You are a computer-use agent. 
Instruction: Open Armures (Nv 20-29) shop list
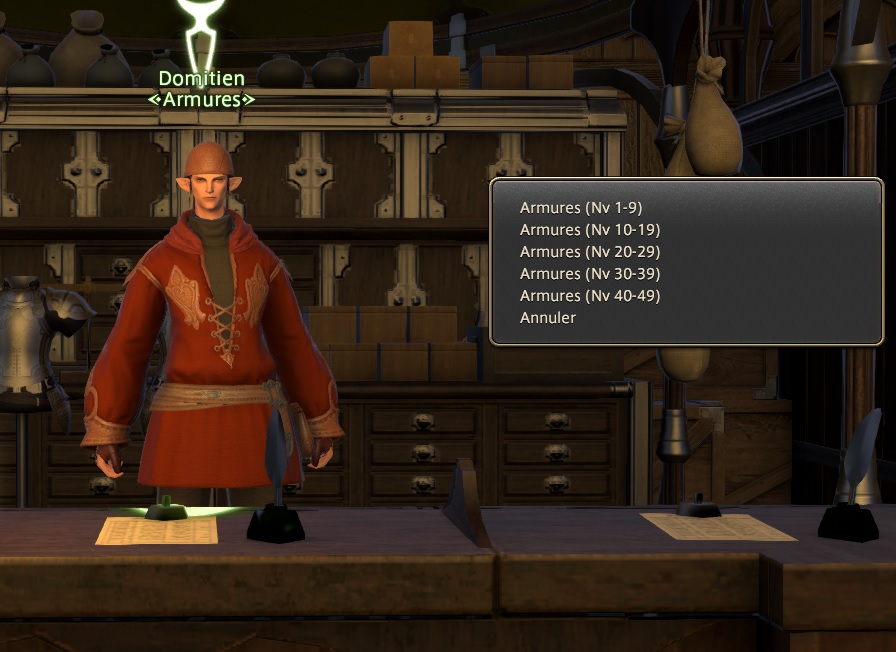590,252
